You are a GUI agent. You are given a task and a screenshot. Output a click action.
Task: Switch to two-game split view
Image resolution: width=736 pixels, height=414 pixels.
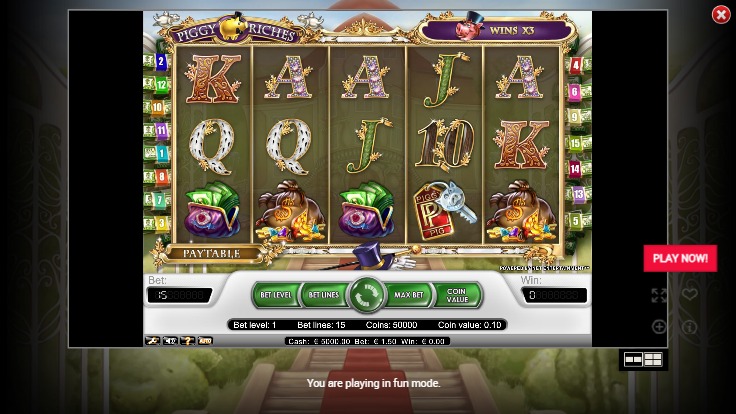tap(633, 359)
